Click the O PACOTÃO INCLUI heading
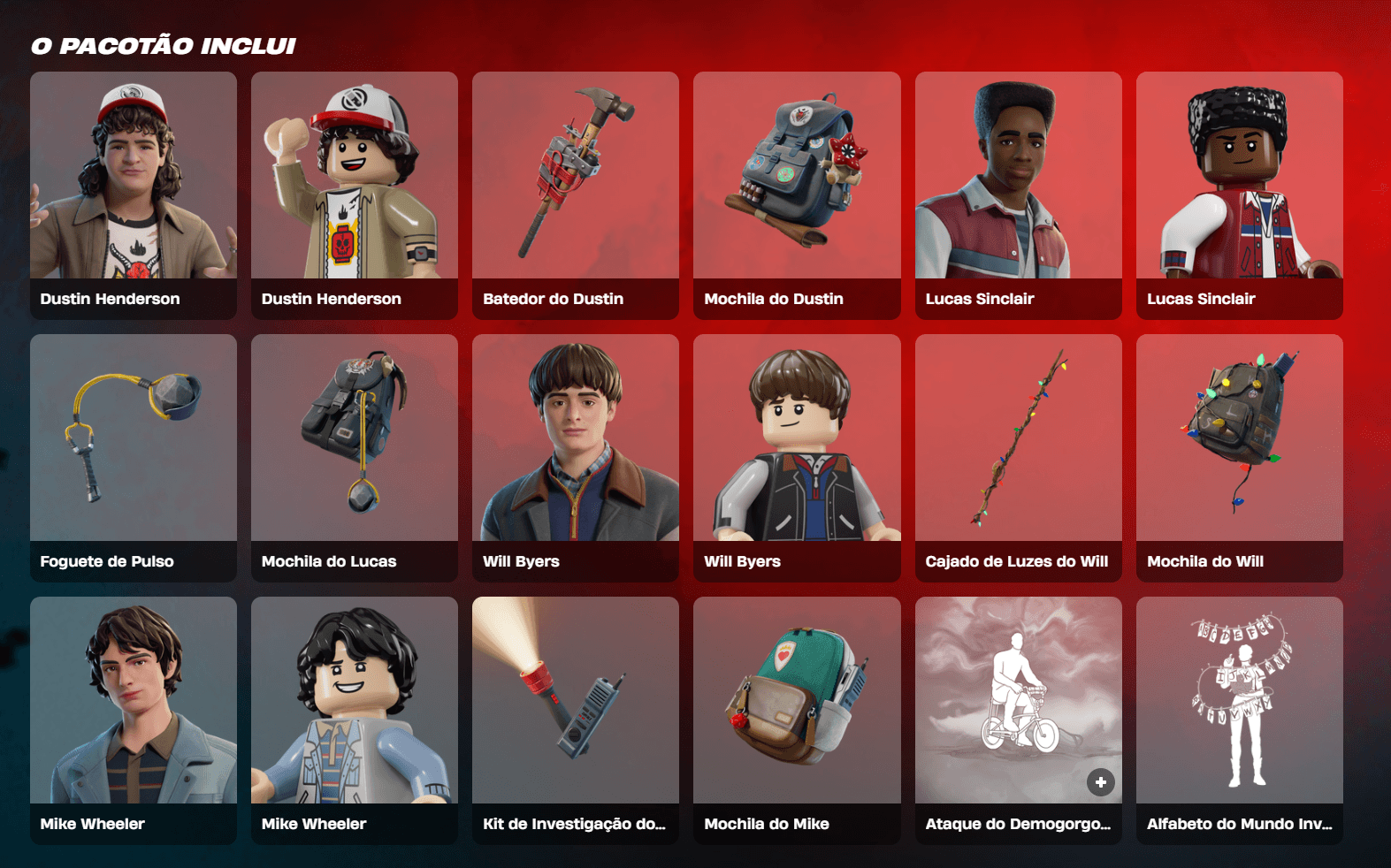Screen dimensions: 1391x868 [x=163, y=44]
